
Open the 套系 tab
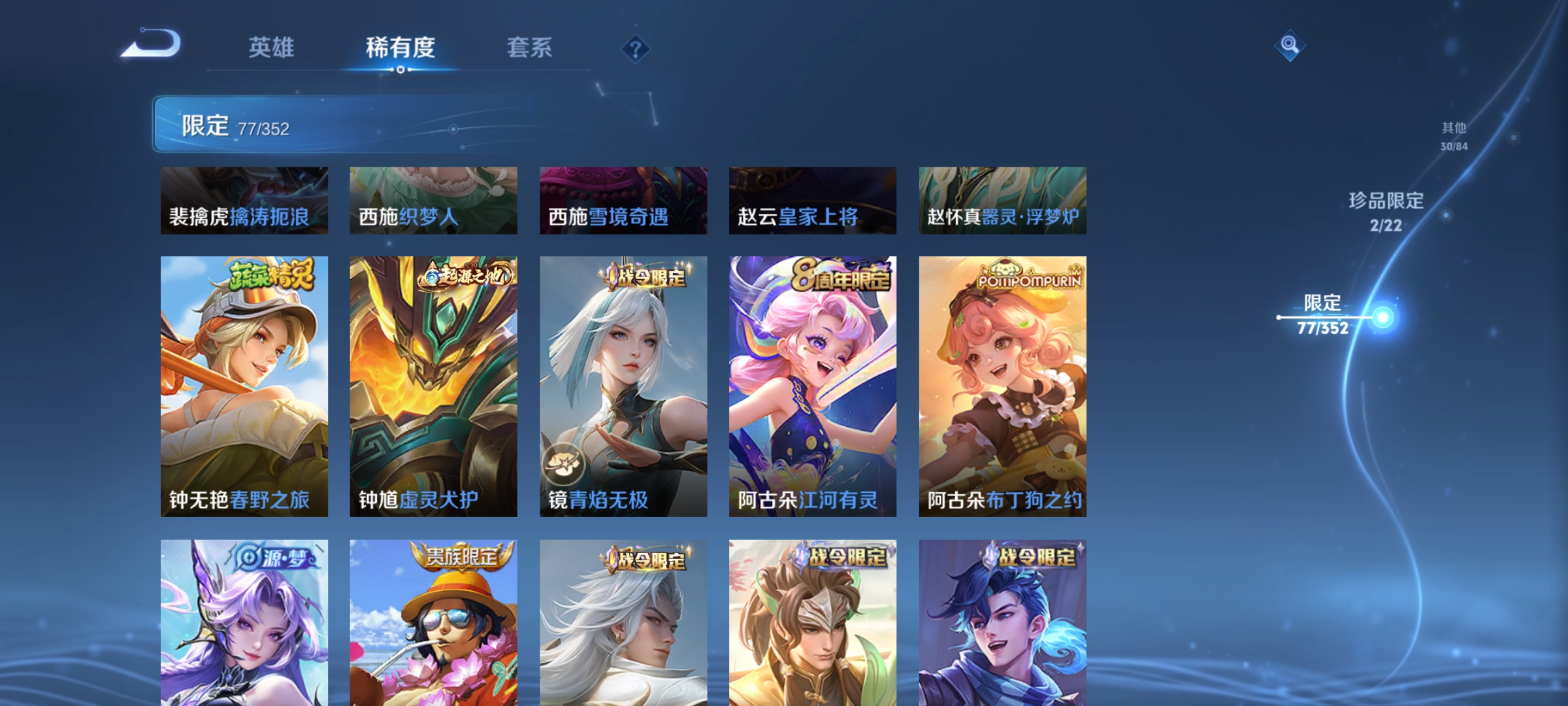click(x=530, y=47)
